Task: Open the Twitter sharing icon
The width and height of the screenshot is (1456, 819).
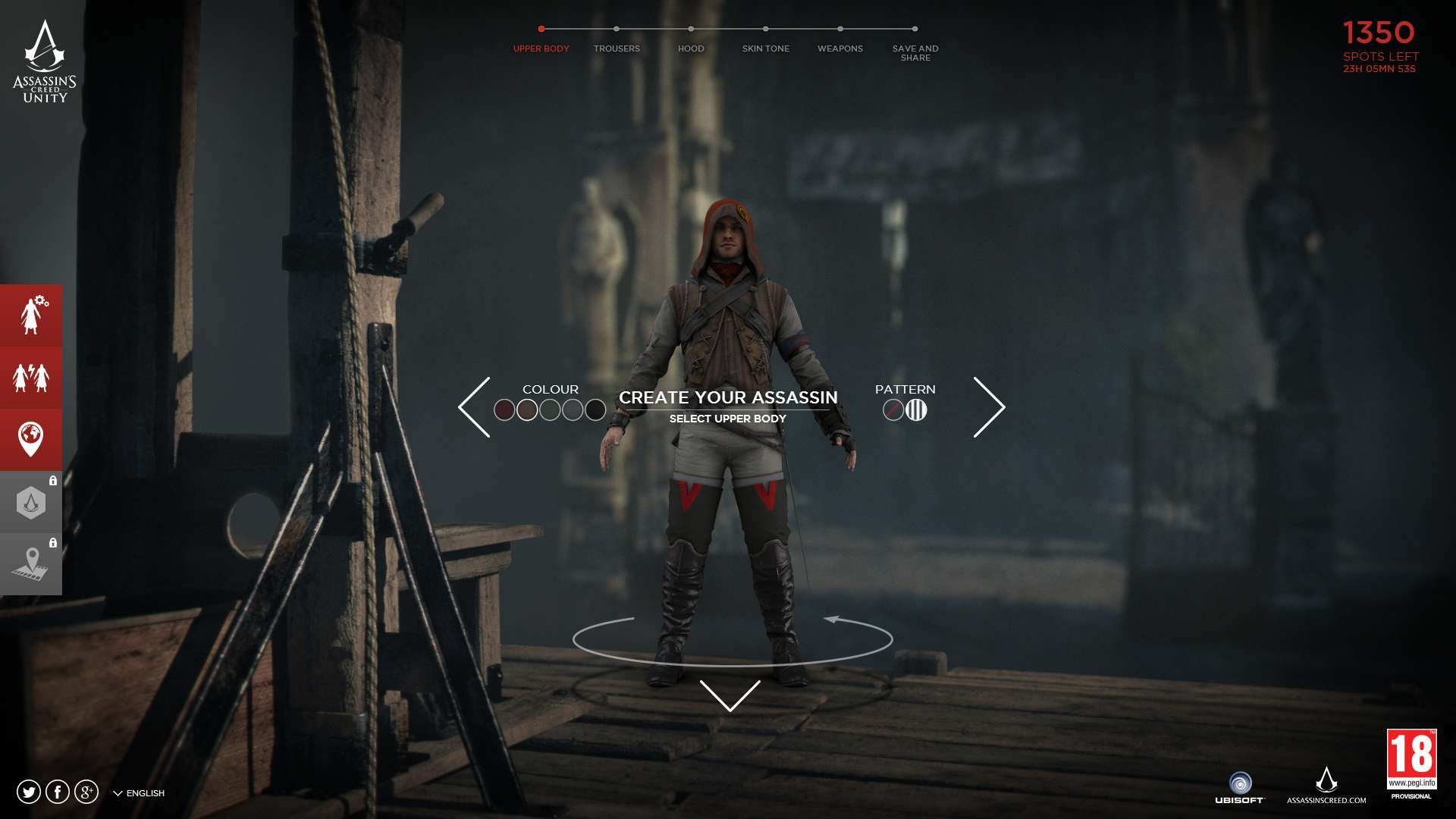Action: 27,791
